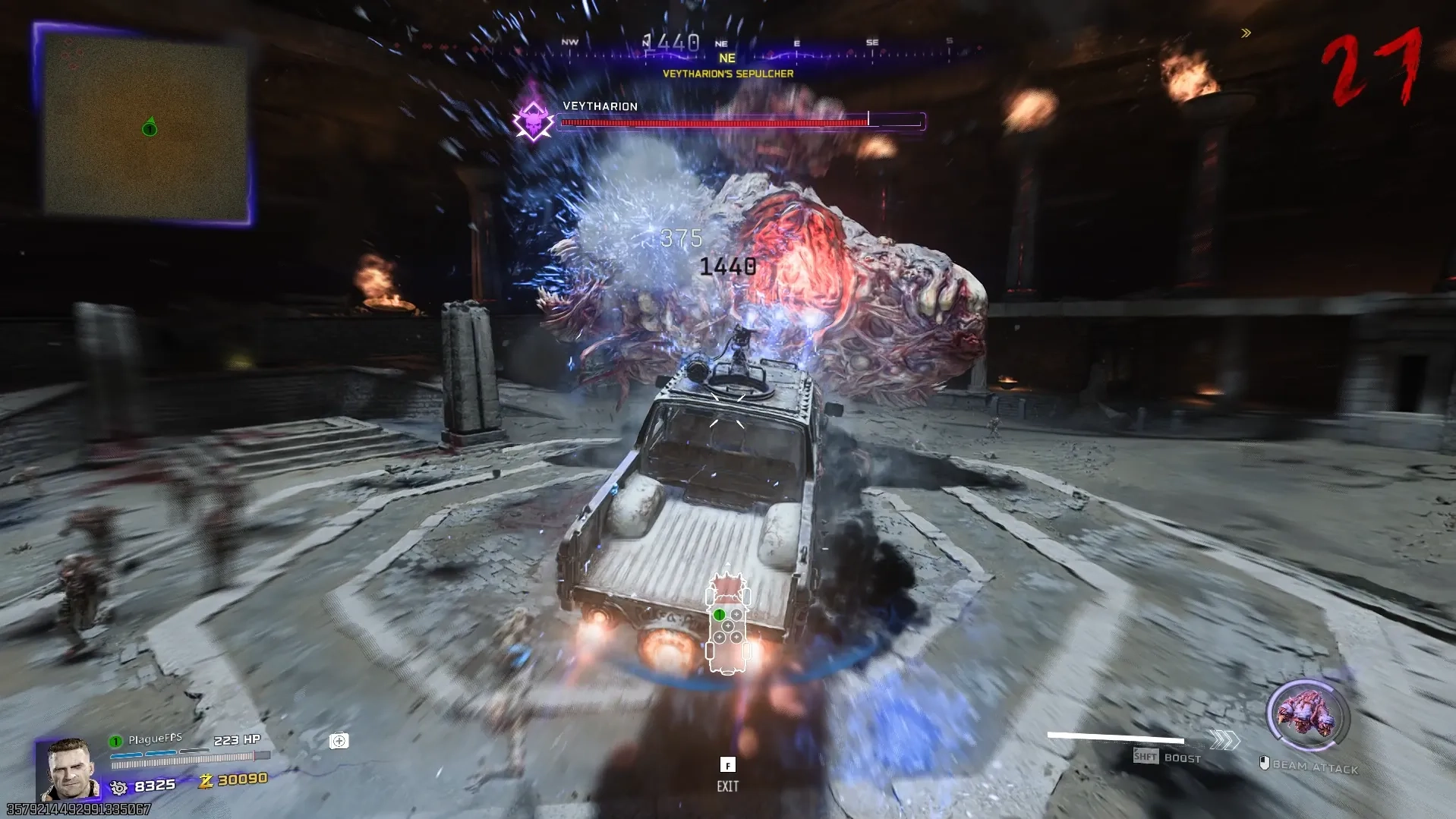Click the PlagueFPS character portrait
This screenshot has height=819, width=1456.
(x=71, y=769)
